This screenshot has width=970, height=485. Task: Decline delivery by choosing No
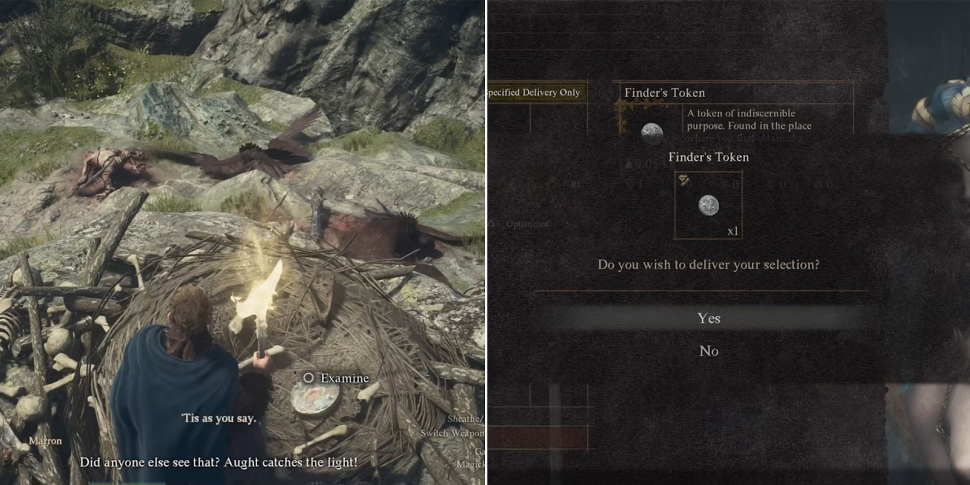click(708, 351)
